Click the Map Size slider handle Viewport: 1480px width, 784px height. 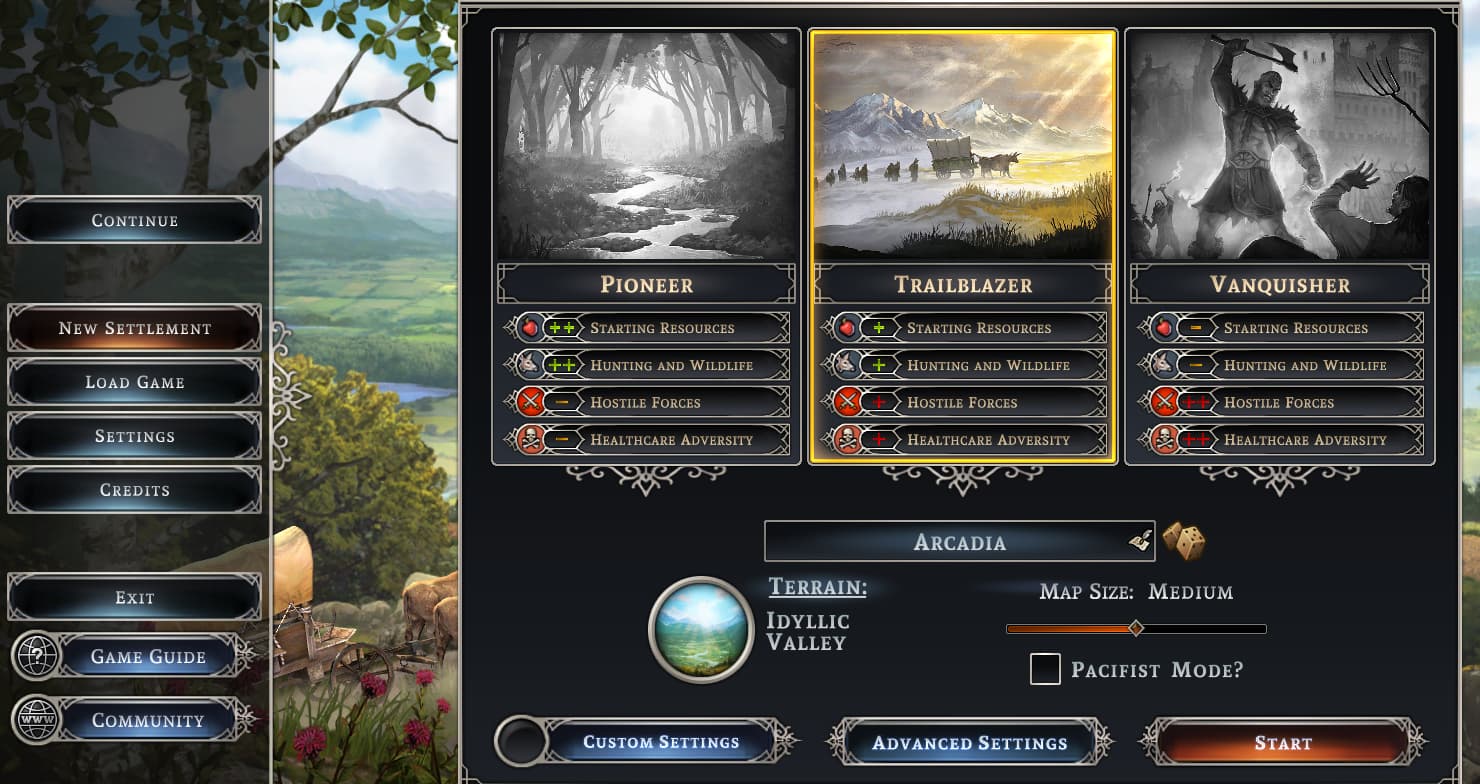(1135, 628)
